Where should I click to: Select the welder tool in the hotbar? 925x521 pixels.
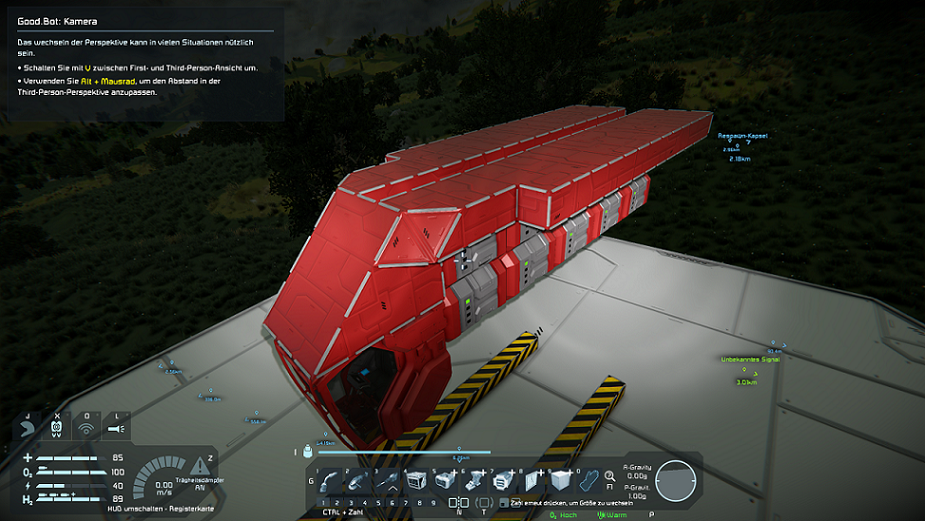(x=330, y=481)
